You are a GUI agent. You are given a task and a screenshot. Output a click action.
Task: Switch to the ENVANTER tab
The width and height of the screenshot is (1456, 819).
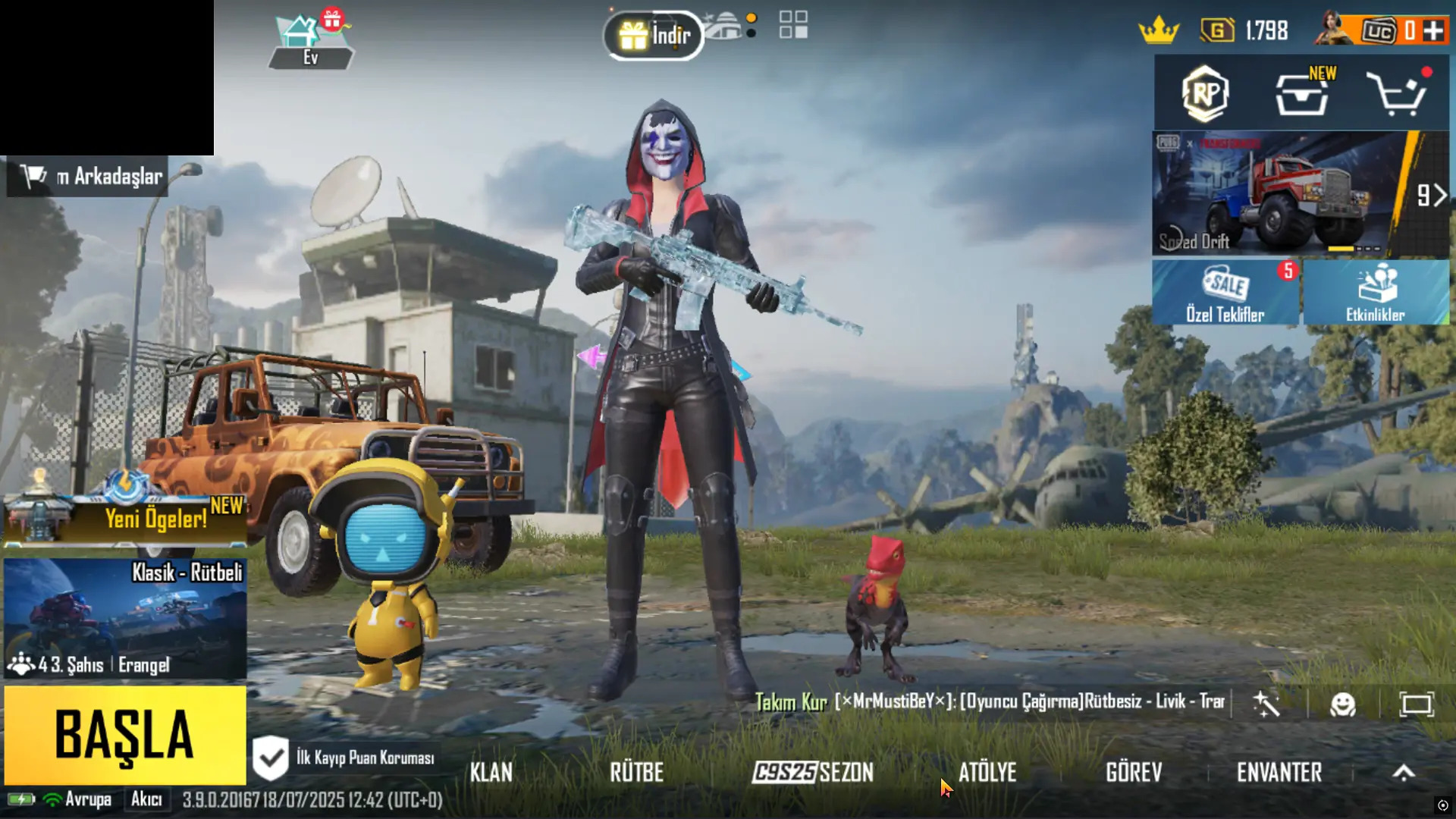click(x=1279, y=772)
